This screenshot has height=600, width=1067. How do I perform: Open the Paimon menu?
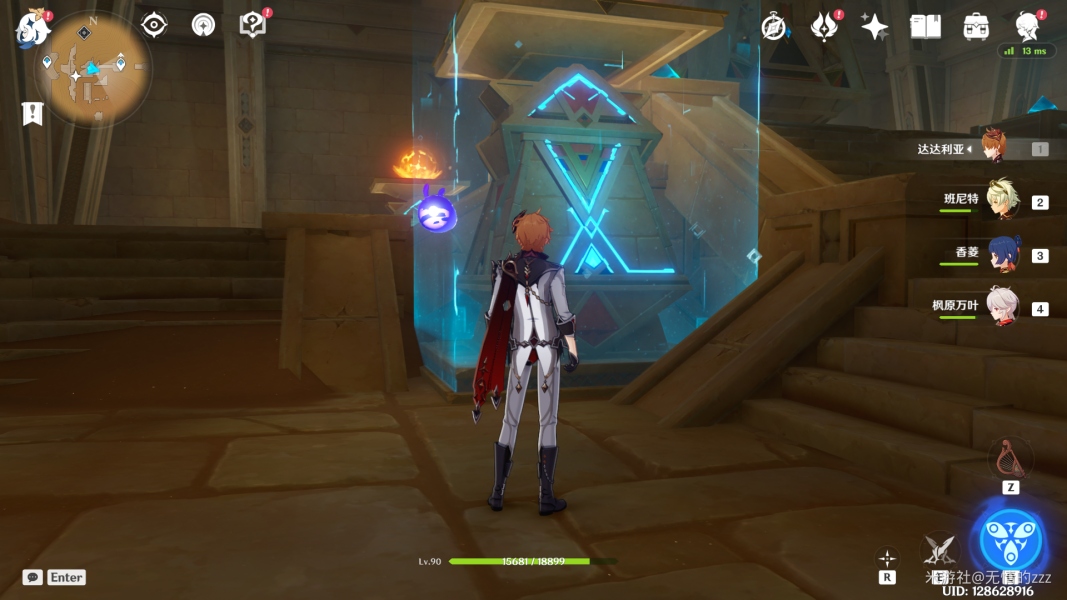point(33,29)
